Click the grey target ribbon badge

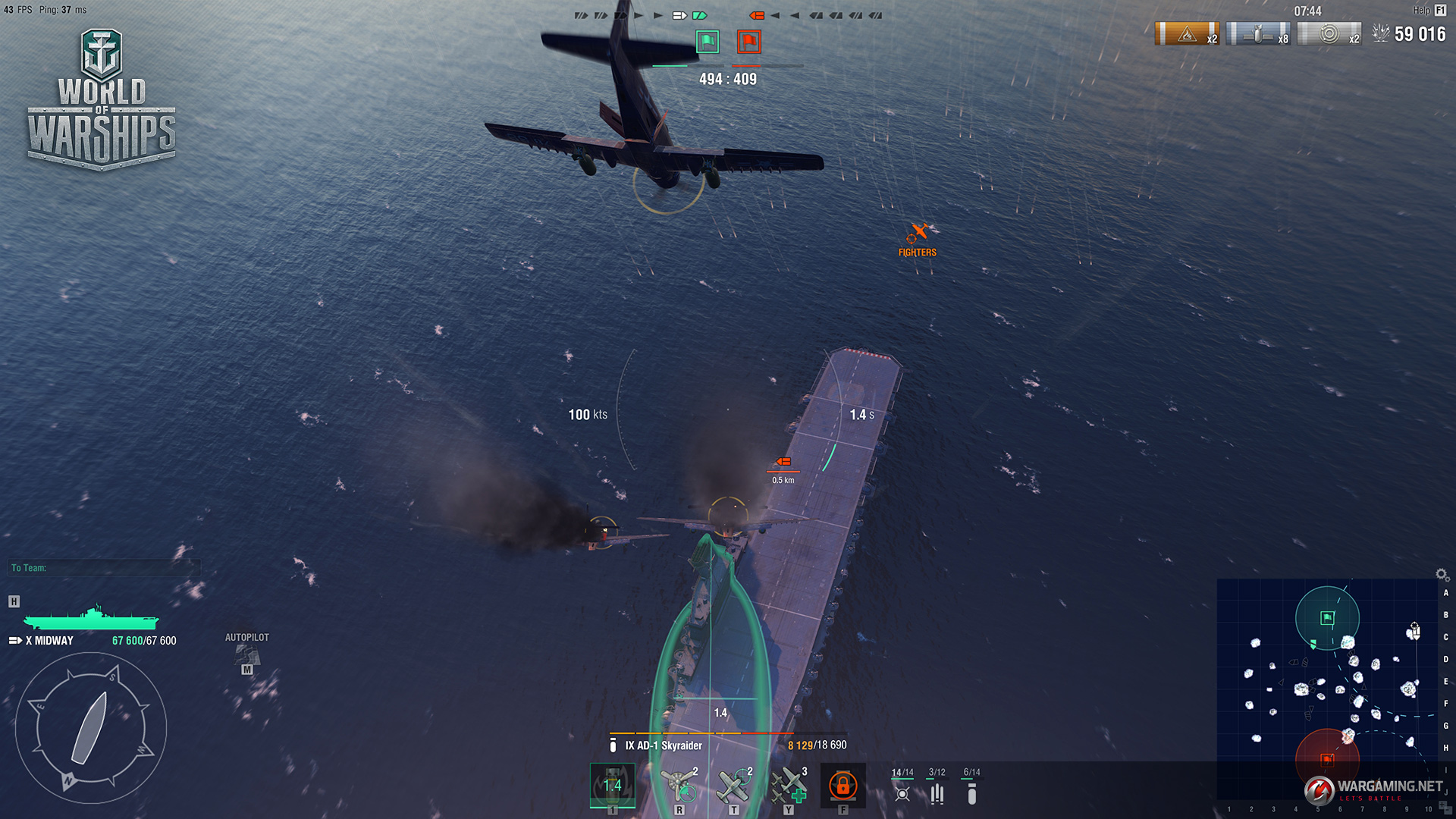[x=1329, y=34]
